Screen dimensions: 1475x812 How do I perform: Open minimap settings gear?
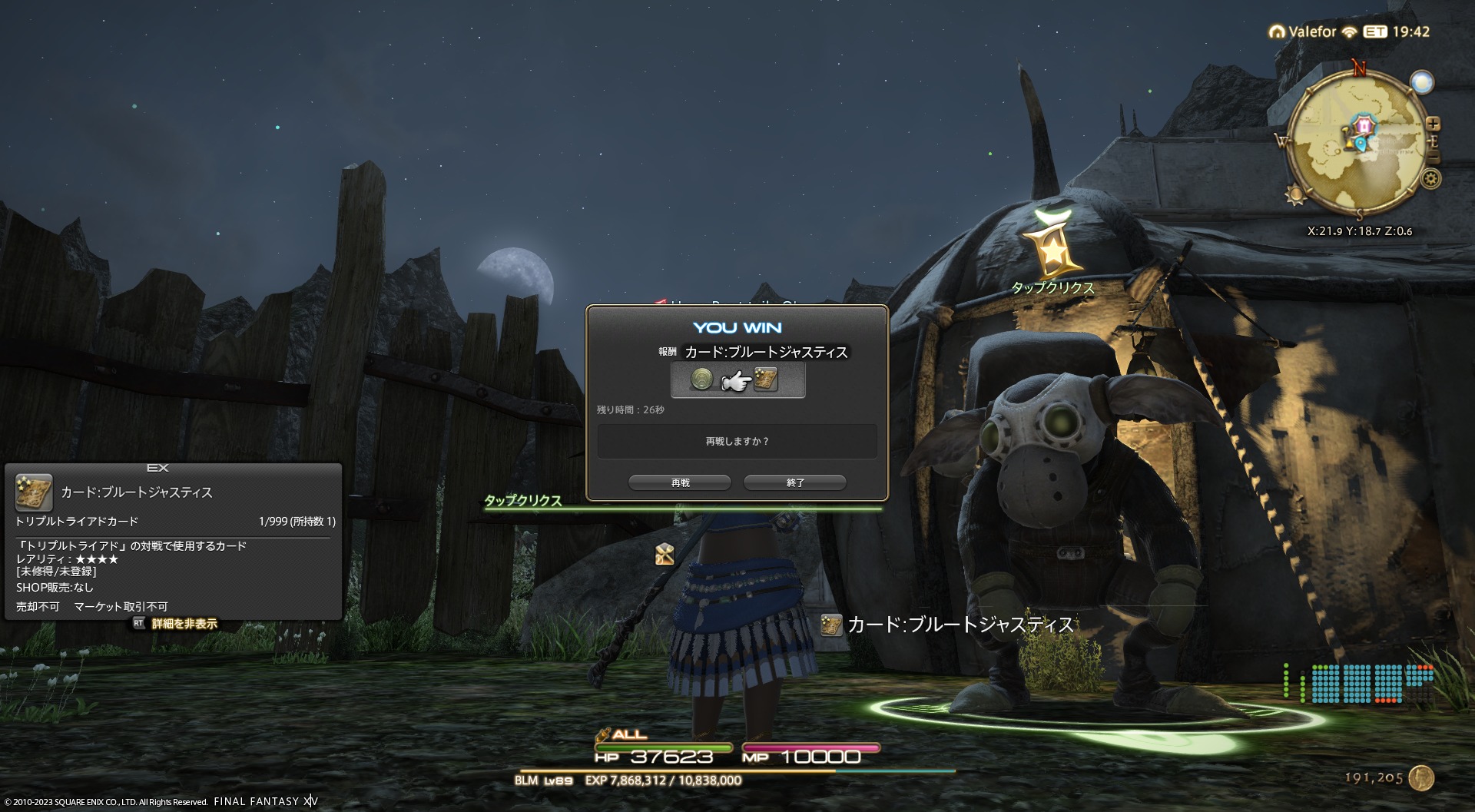pos(1430,180)
